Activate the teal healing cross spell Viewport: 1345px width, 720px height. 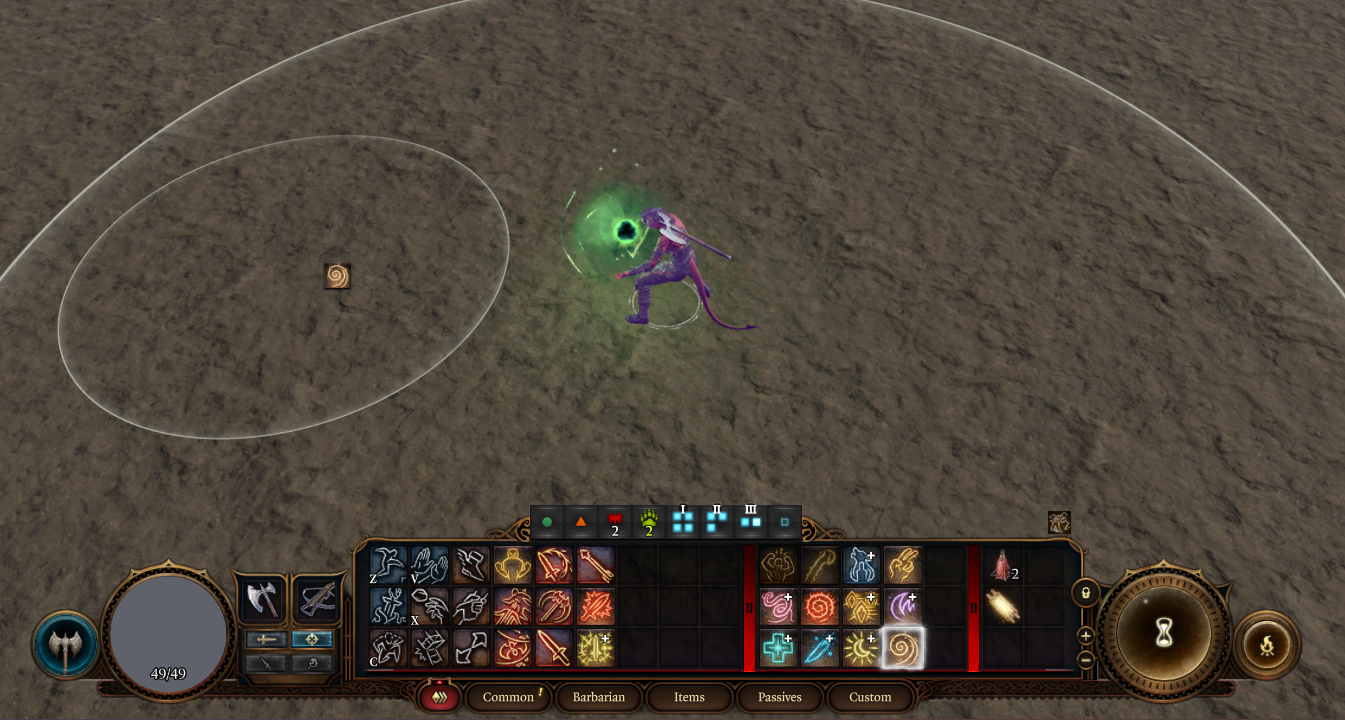pos(778,648)
